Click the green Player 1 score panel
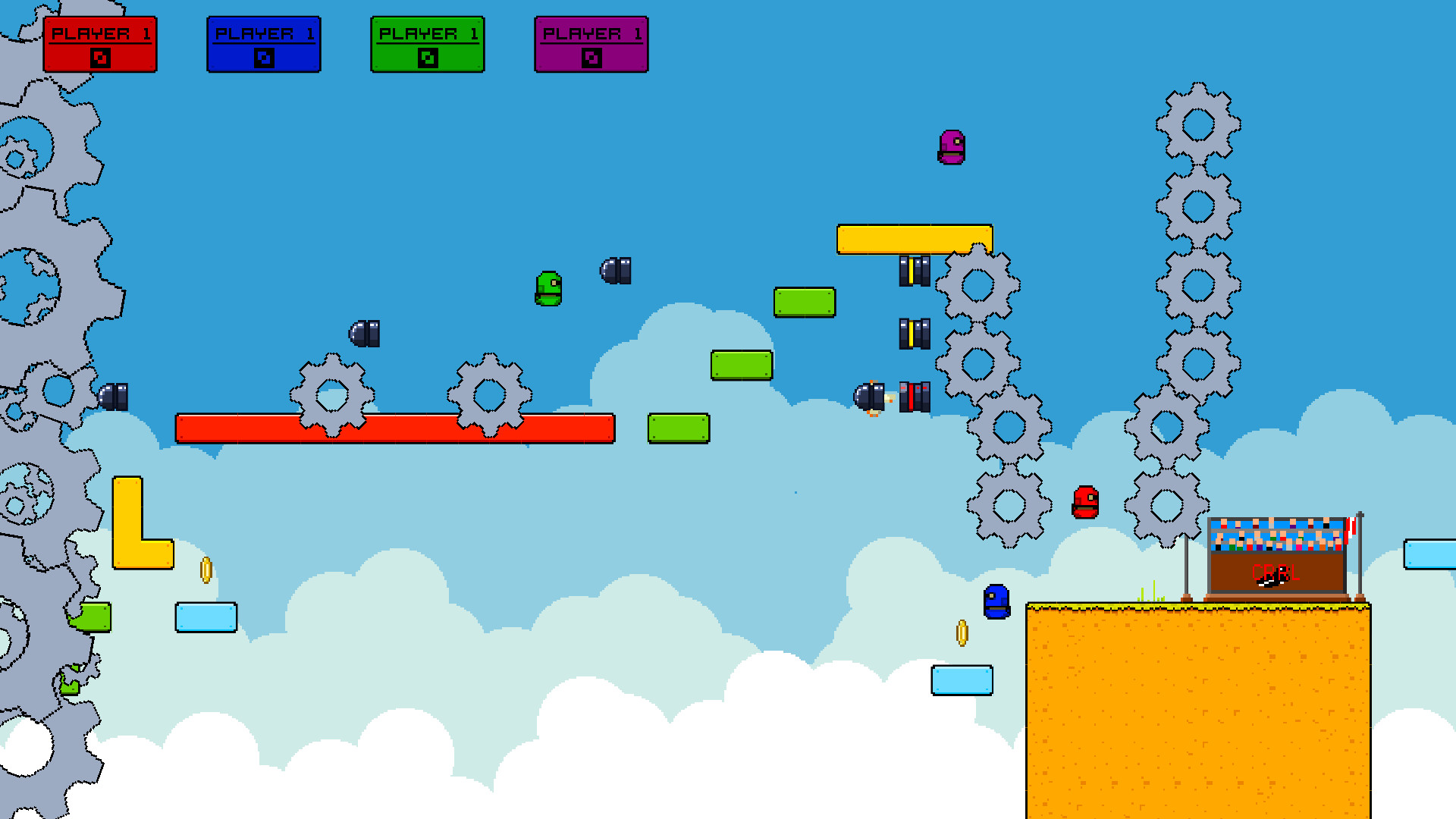The image size is (1456, 819). pos(427,43)
